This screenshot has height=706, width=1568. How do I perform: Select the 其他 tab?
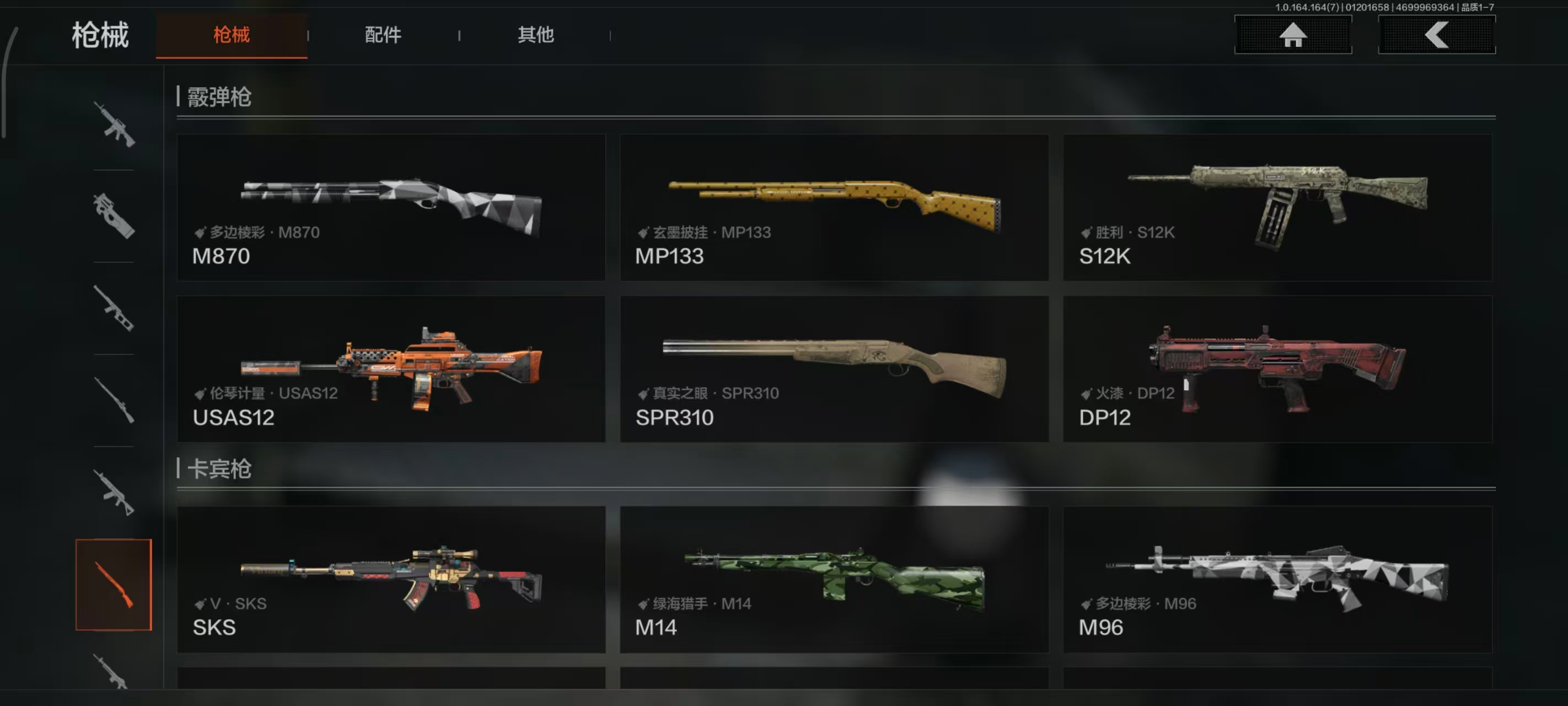point(536,35)
